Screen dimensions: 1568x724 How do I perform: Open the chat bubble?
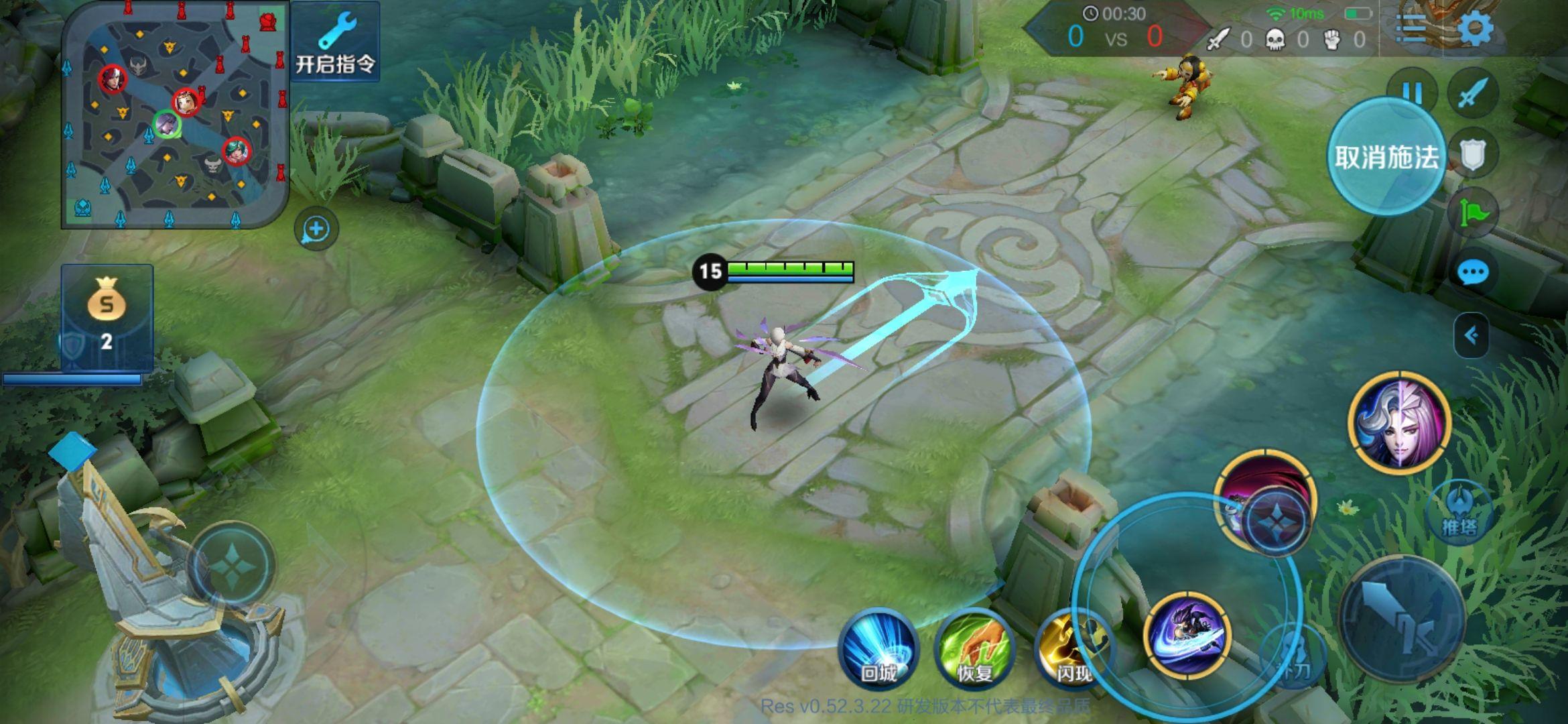[1474, 273]
